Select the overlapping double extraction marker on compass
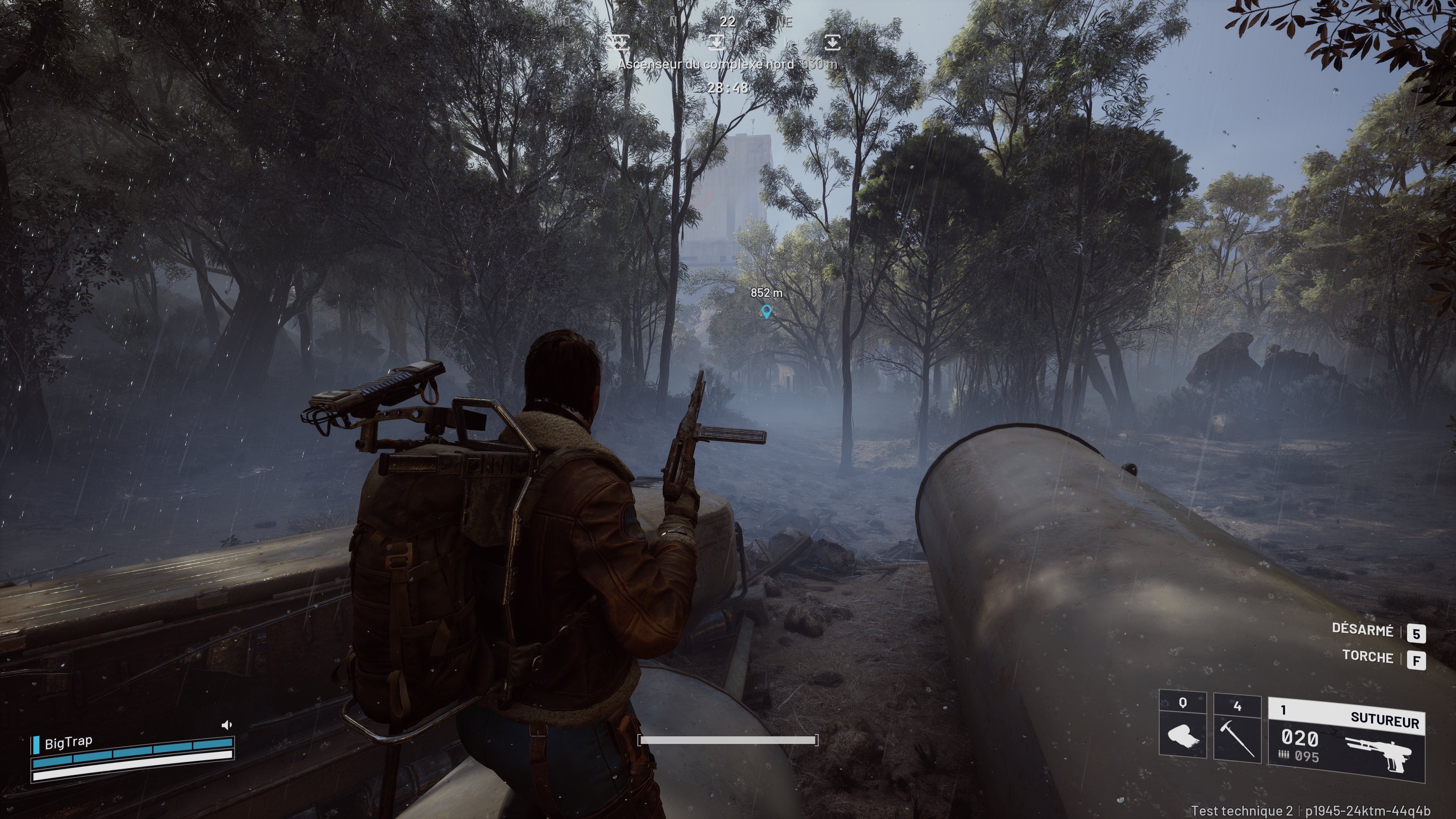This screenshot has width=1456, height=819. [x=618, y=42]
